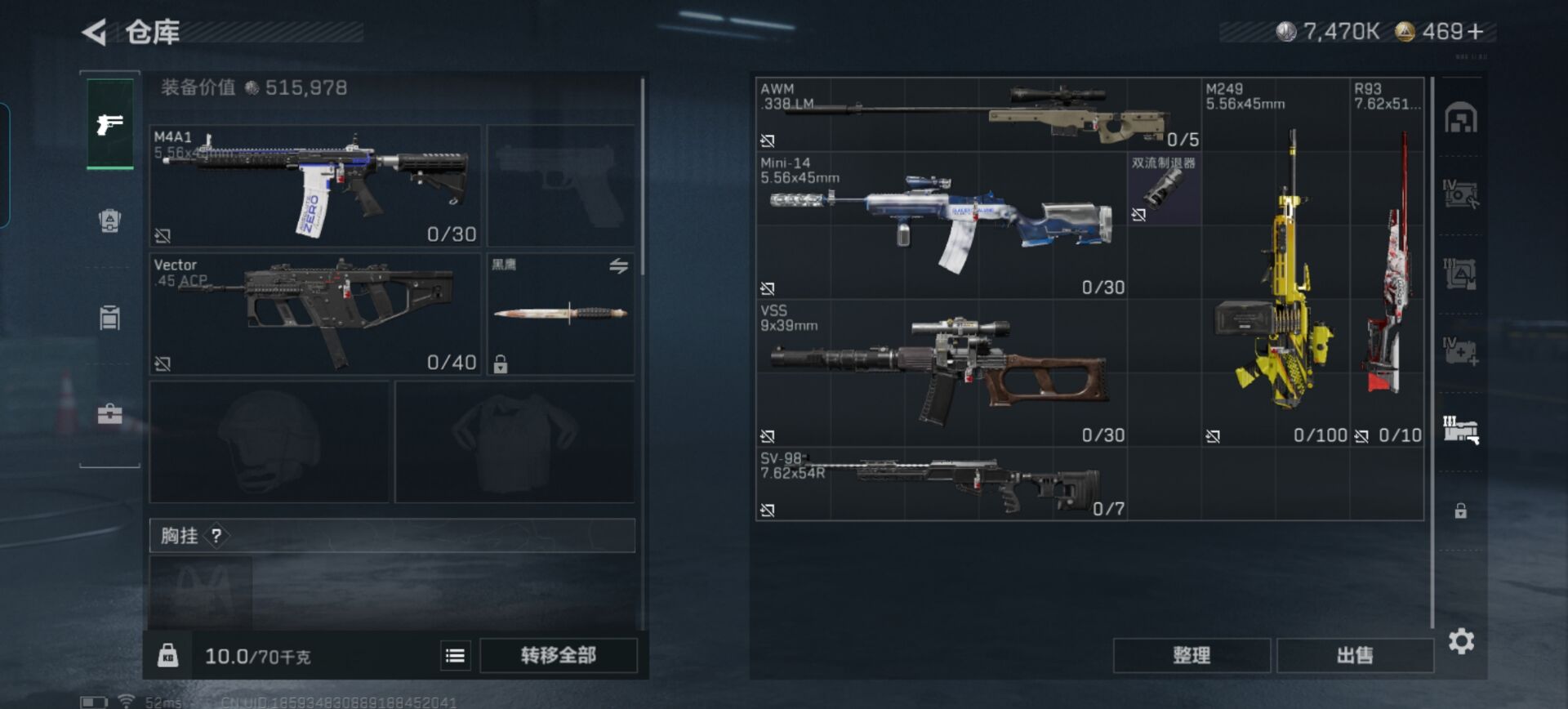Open the 出售 sell option
The width and height of the screenshot is (1568, 709).
point(1355,655)
